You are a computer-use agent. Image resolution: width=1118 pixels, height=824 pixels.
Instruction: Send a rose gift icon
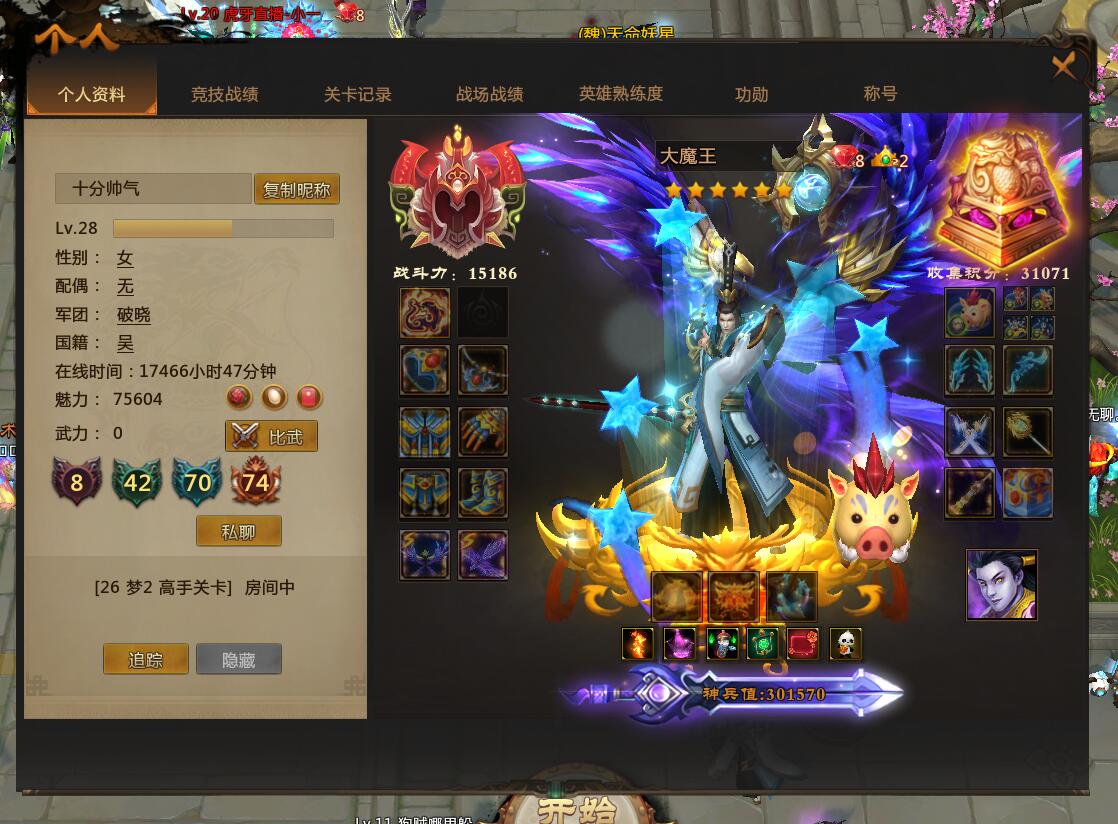coord(239,398)
